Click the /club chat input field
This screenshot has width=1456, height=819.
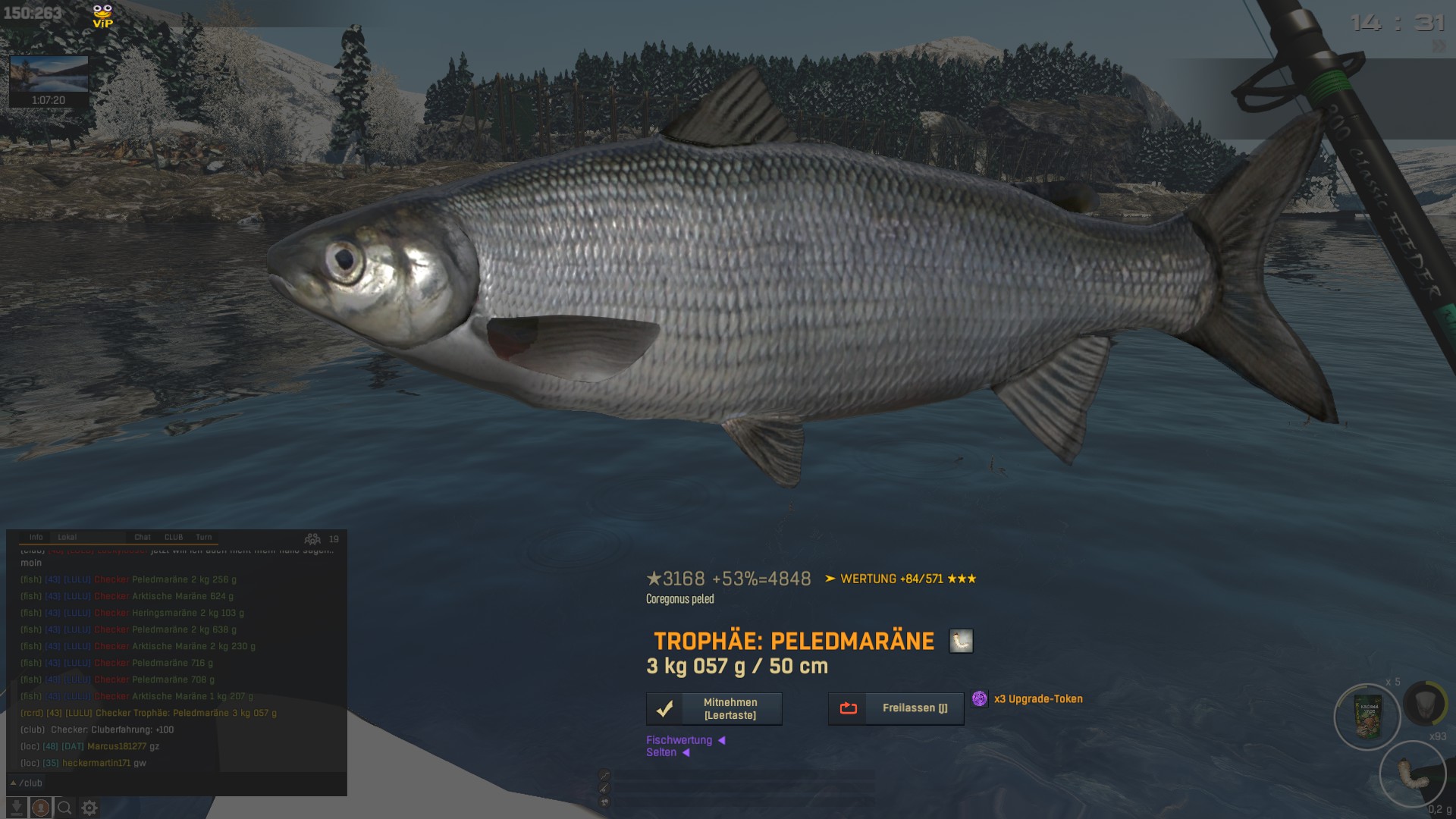[x=174, y=783]
